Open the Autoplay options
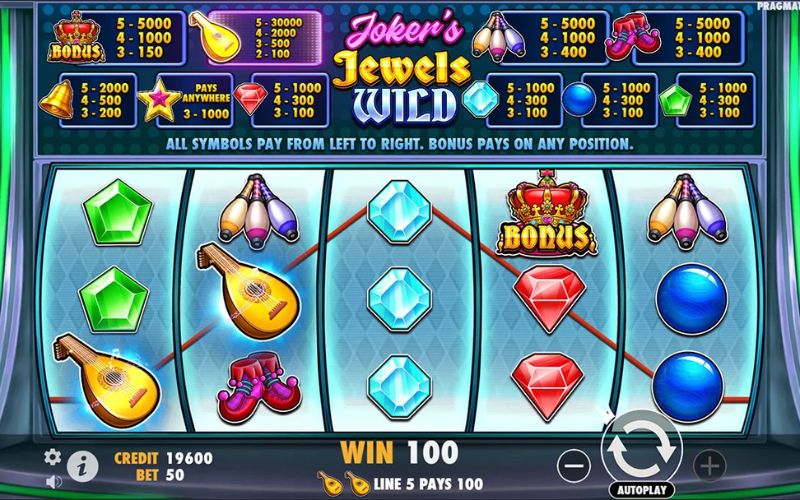The image size is (800, 500). [x=641, y=490]
